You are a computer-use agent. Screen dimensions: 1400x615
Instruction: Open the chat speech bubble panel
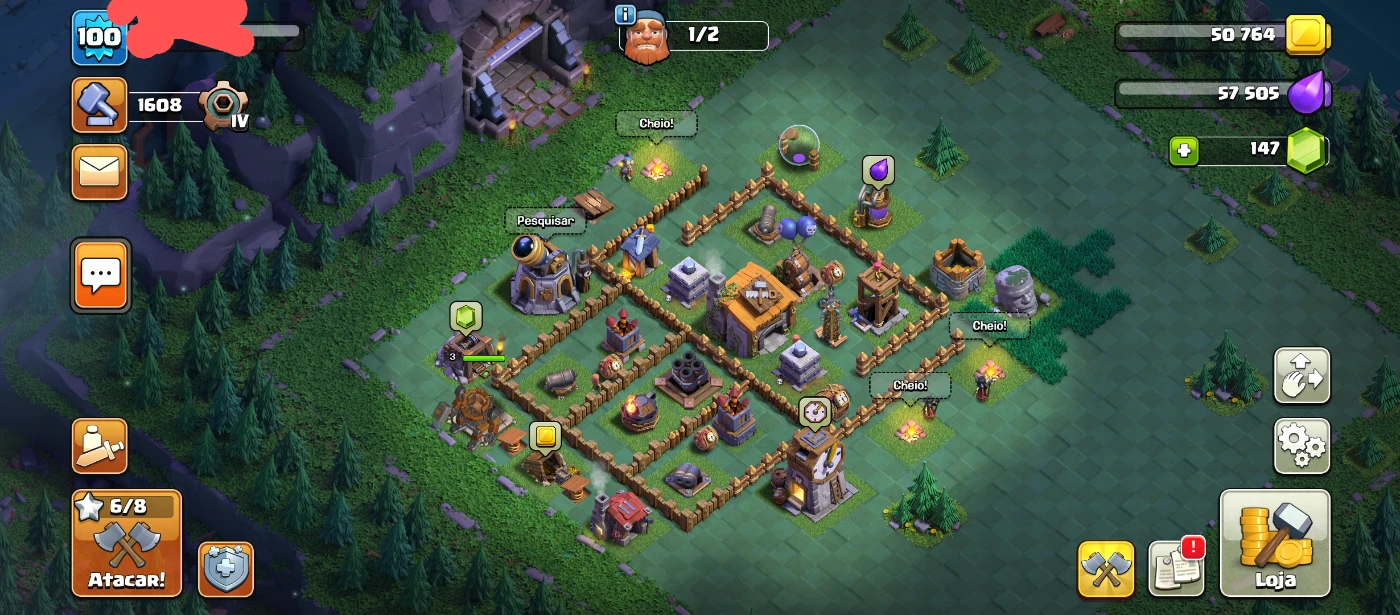(x=100, y=274)
